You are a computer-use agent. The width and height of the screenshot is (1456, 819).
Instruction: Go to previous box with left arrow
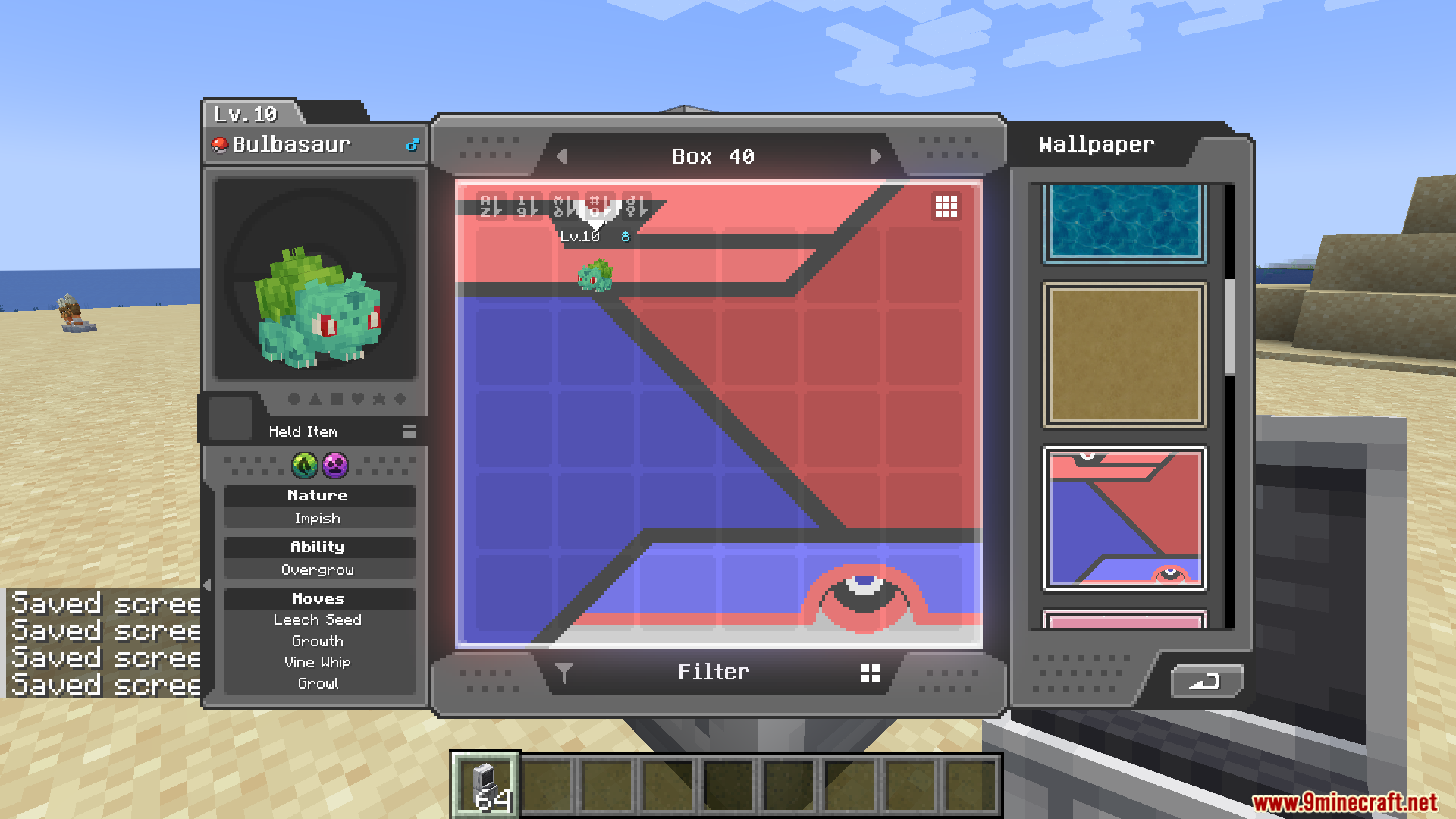(x=562, y=156)
